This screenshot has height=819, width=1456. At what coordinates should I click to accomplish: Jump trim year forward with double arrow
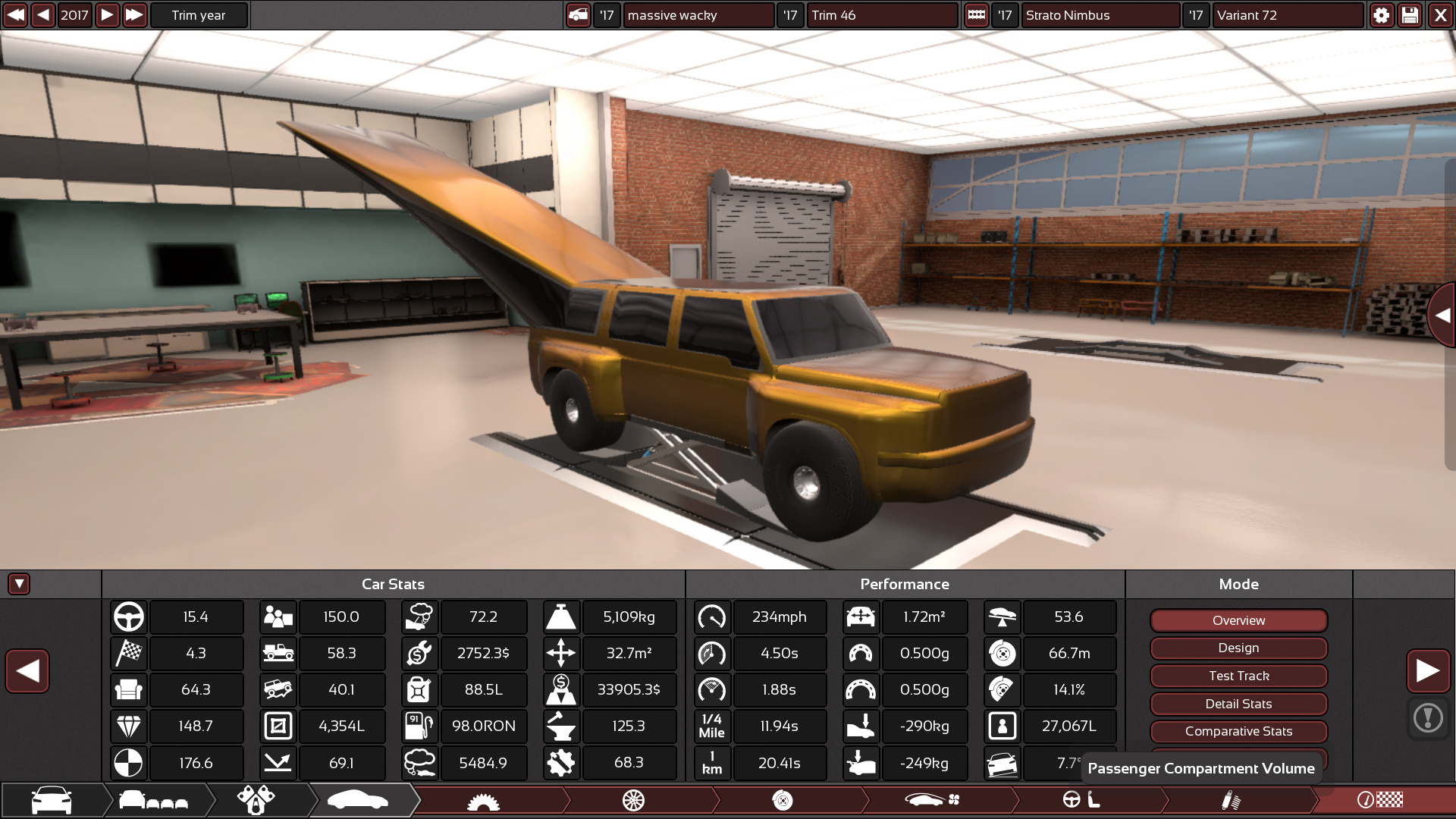[x=134, y=15]
